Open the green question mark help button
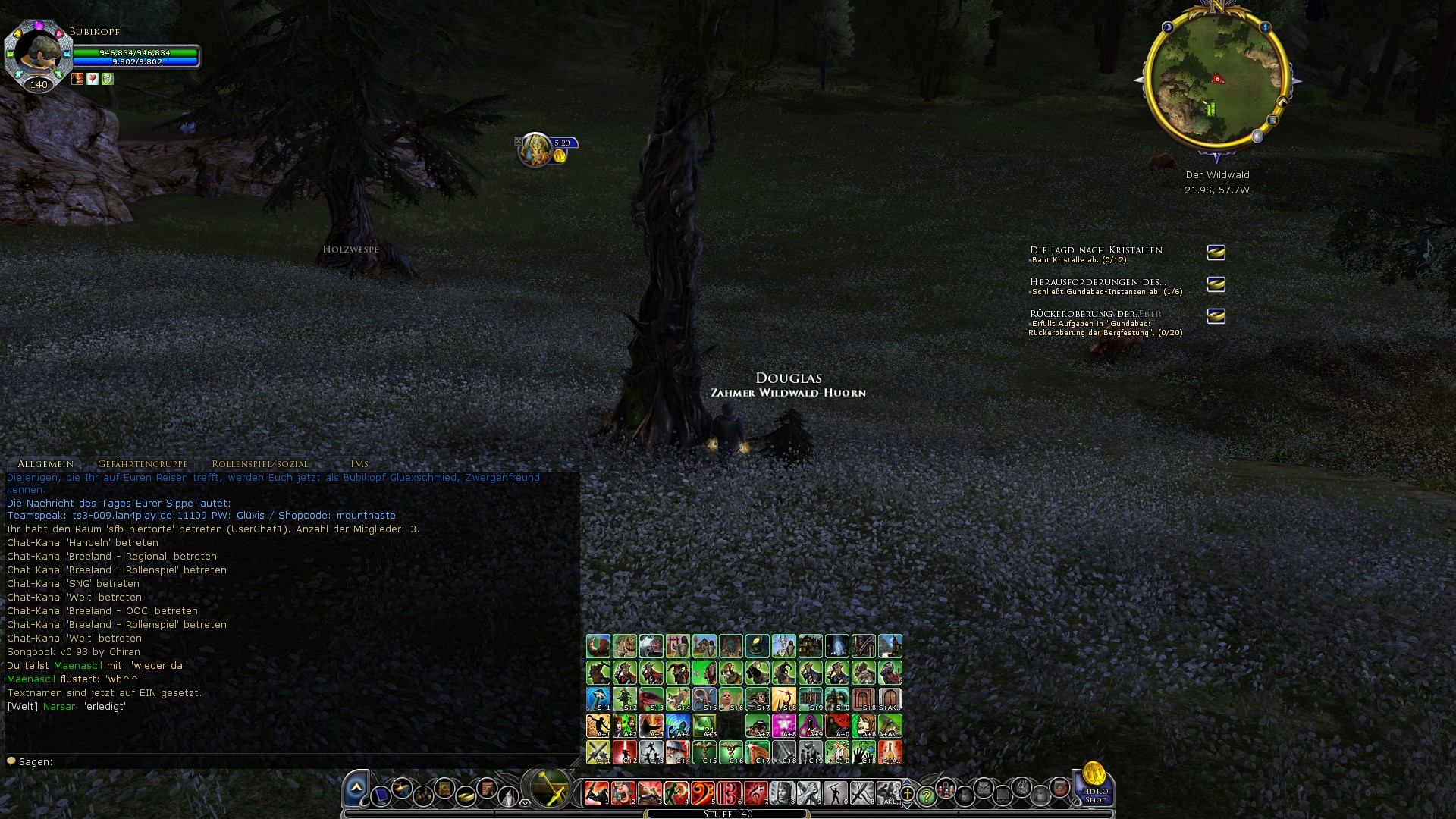Viewport: 1456px width, 819px height. click(926, 796)
